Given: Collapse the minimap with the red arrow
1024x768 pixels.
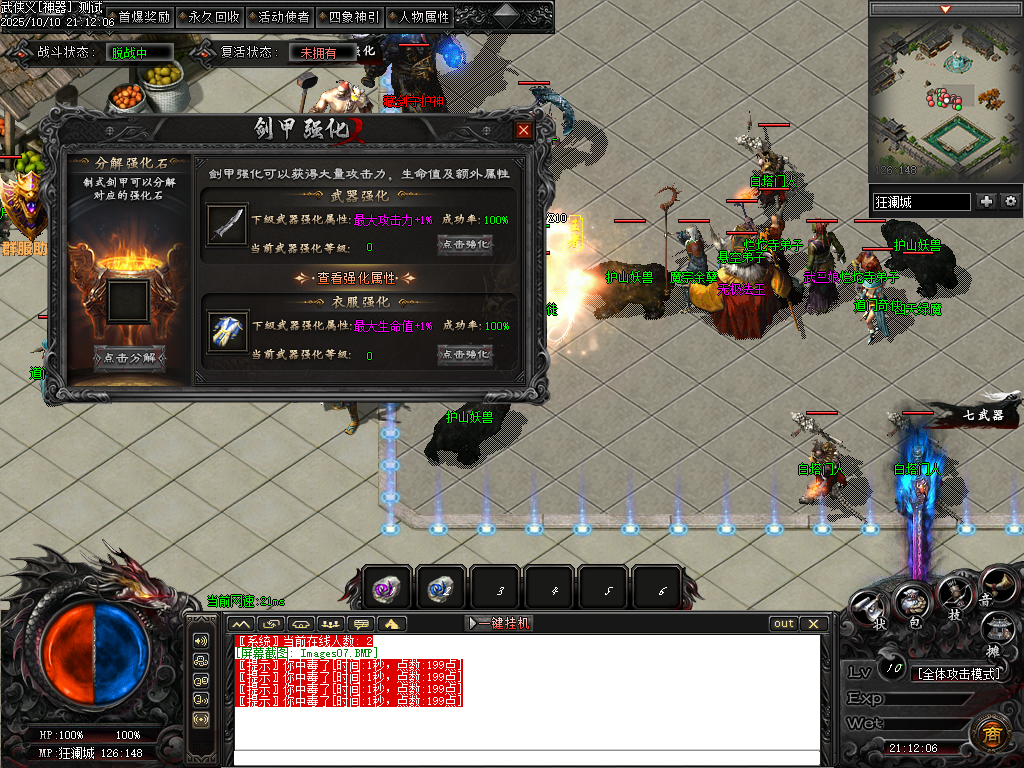Looking at the screenshot, I should coord(945,9).
